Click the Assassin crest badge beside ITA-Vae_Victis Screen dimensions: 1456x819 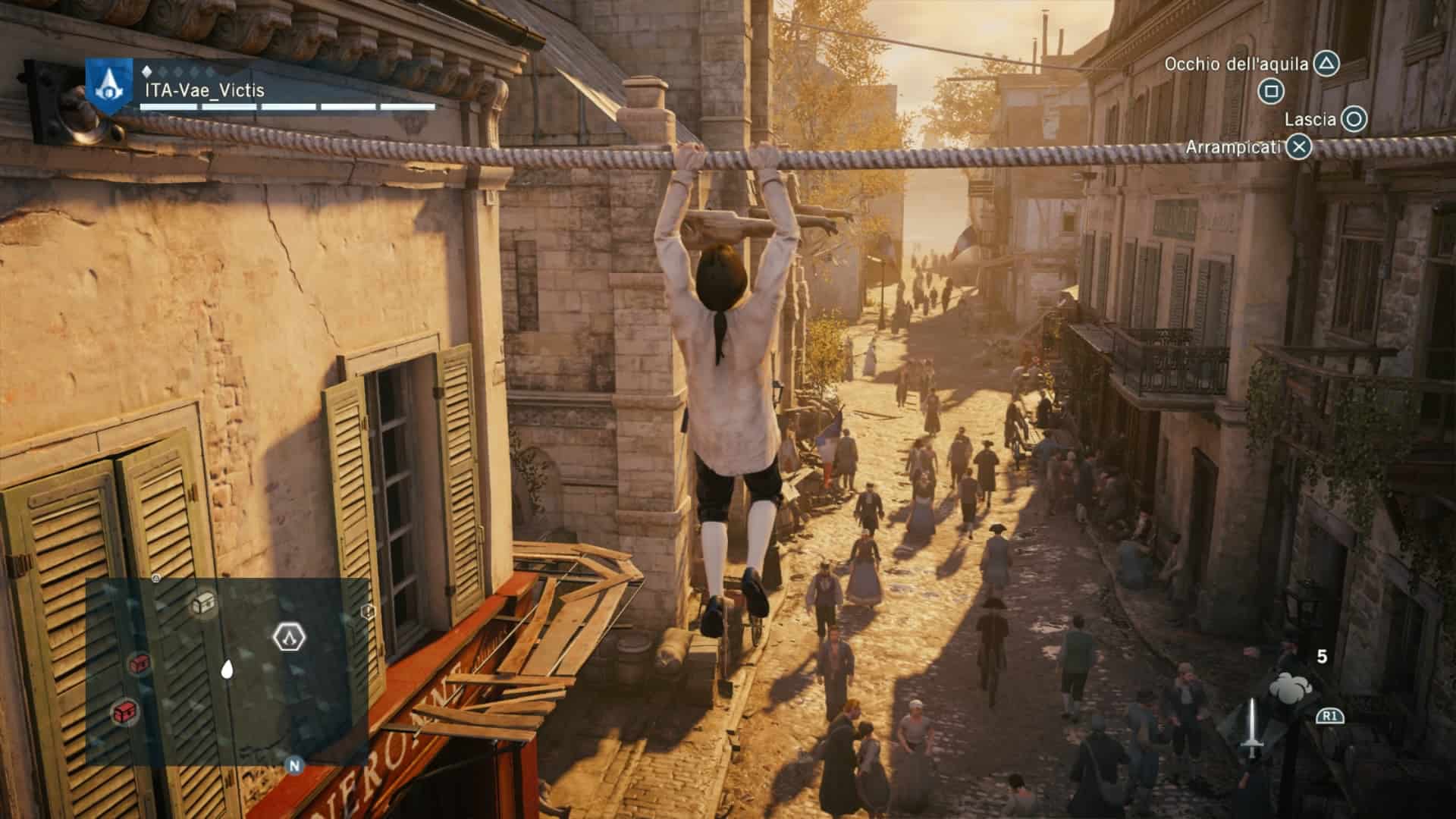coord(110,87)
